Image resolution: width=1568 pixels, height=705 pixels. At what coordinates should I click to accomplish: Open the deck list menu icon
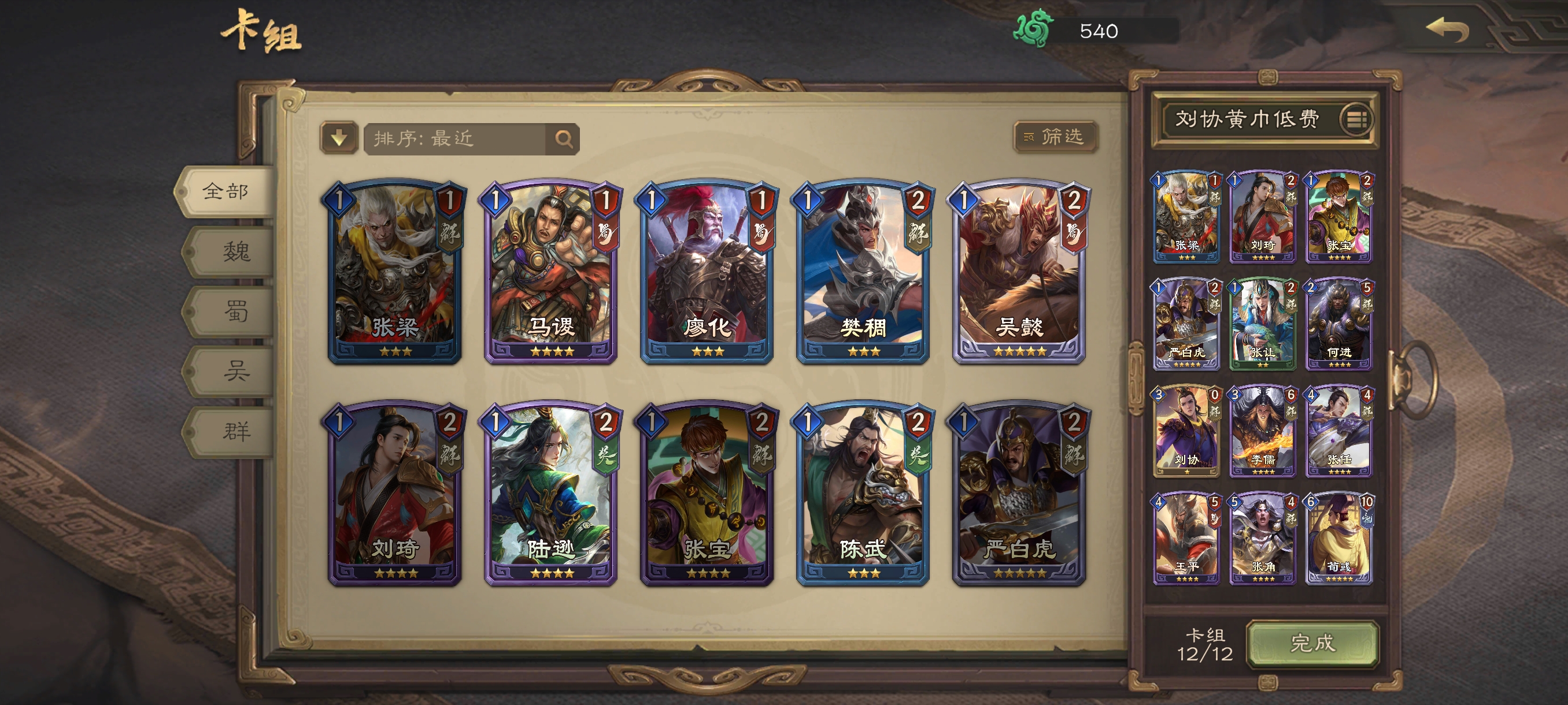pyautogui.click(x=1356, y=119)
